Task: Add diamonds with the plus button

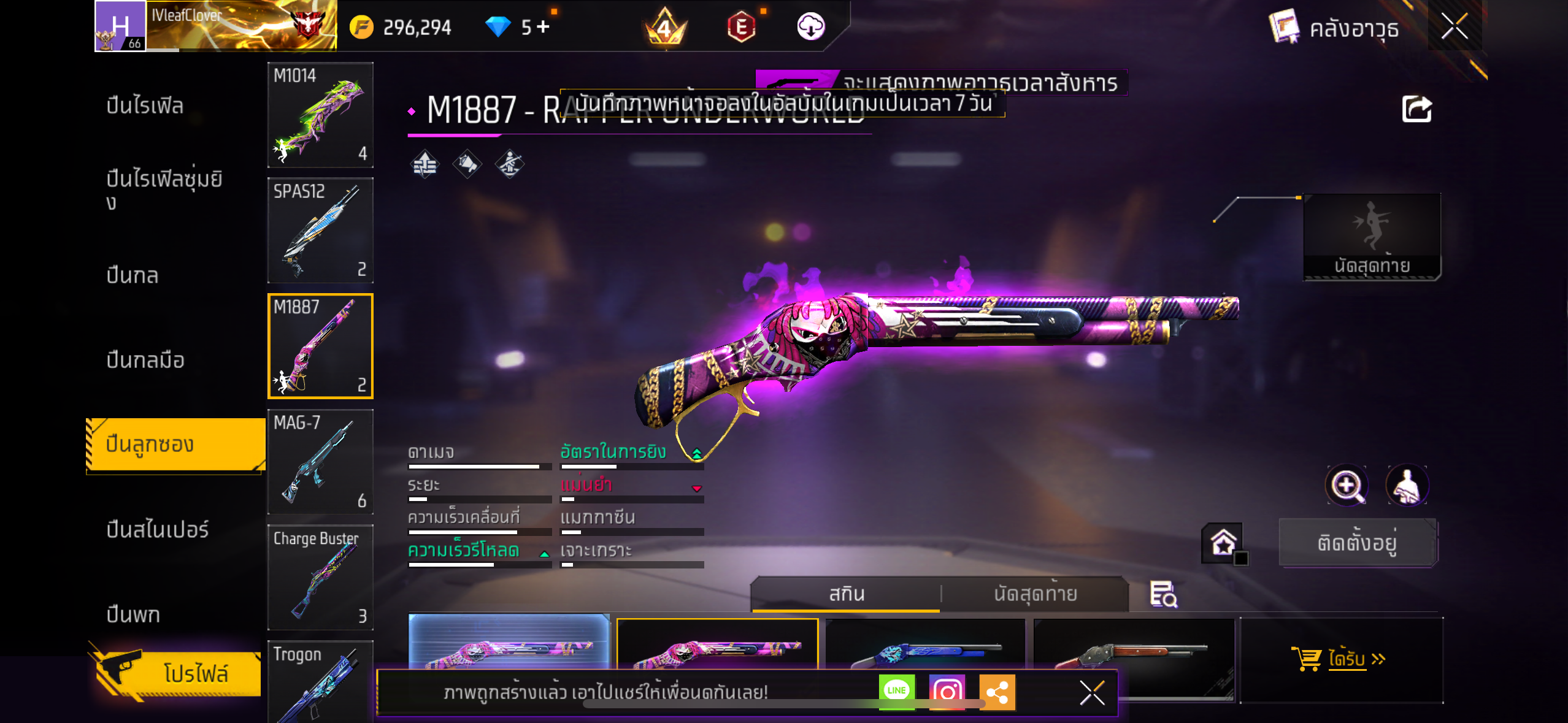Action: coord(543,26)
